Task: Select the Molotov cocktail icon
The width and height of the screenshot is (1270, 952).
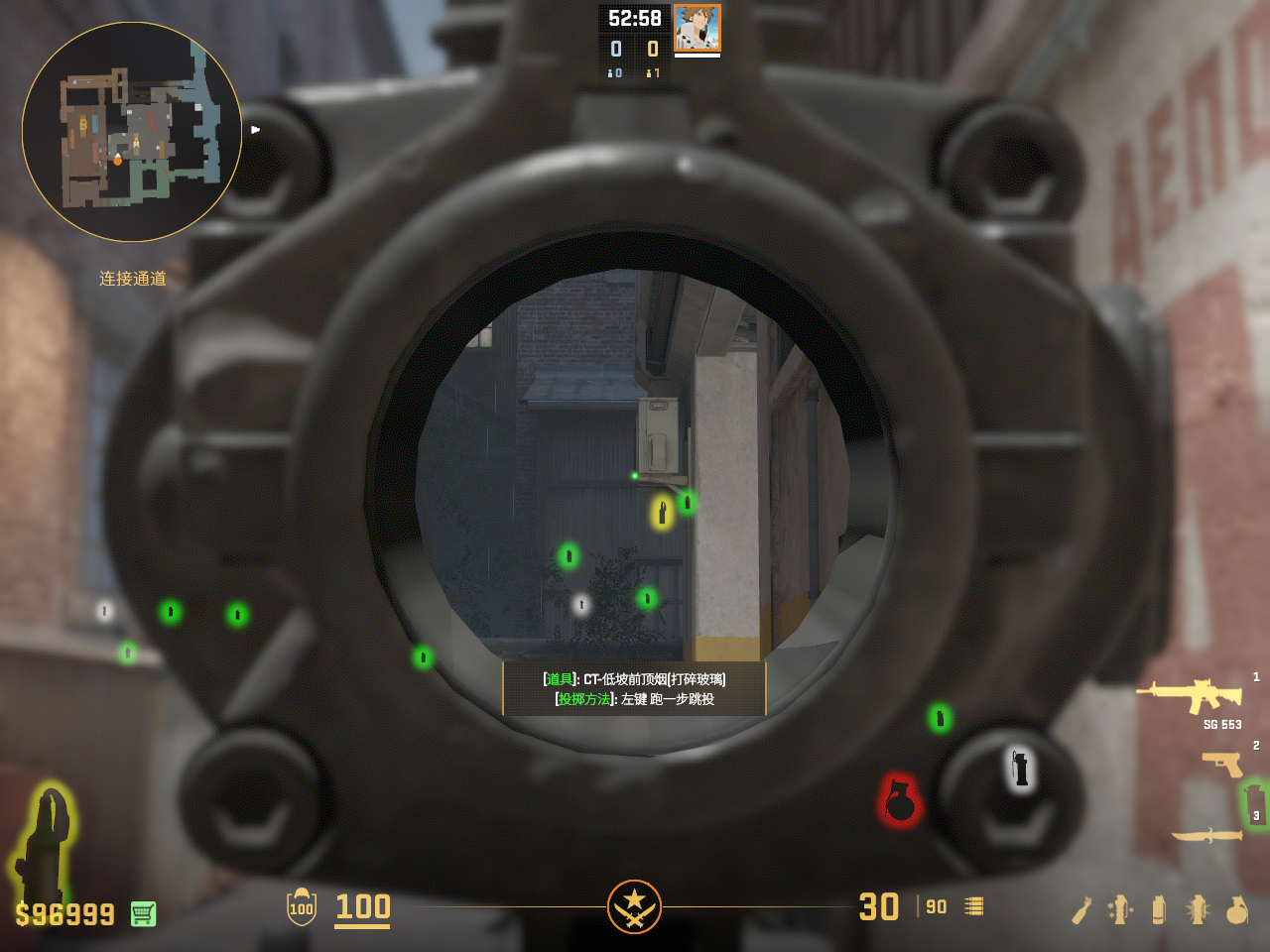Action: [1081, 909]
